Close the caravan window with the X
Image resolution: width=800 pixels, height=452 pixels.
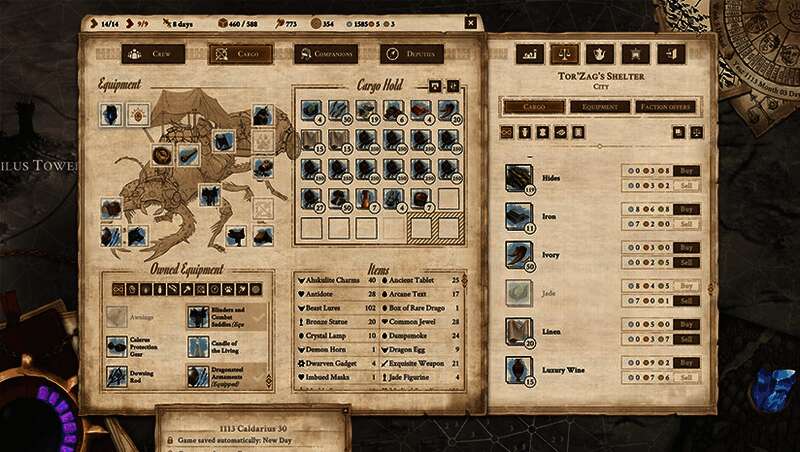(471, 23)
